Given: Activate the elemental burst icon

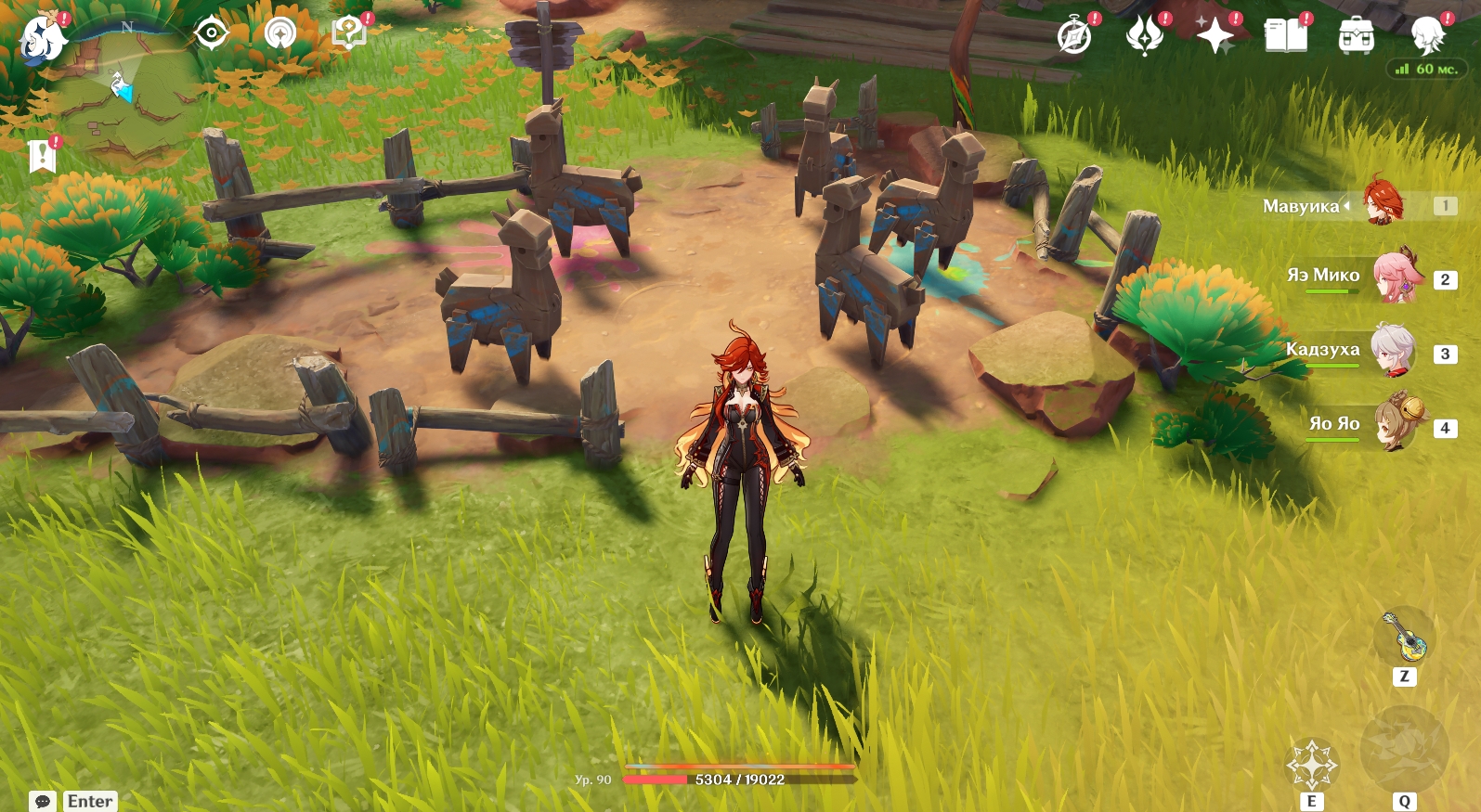Looking at the screenshot, I should (x=1404, y=752).
